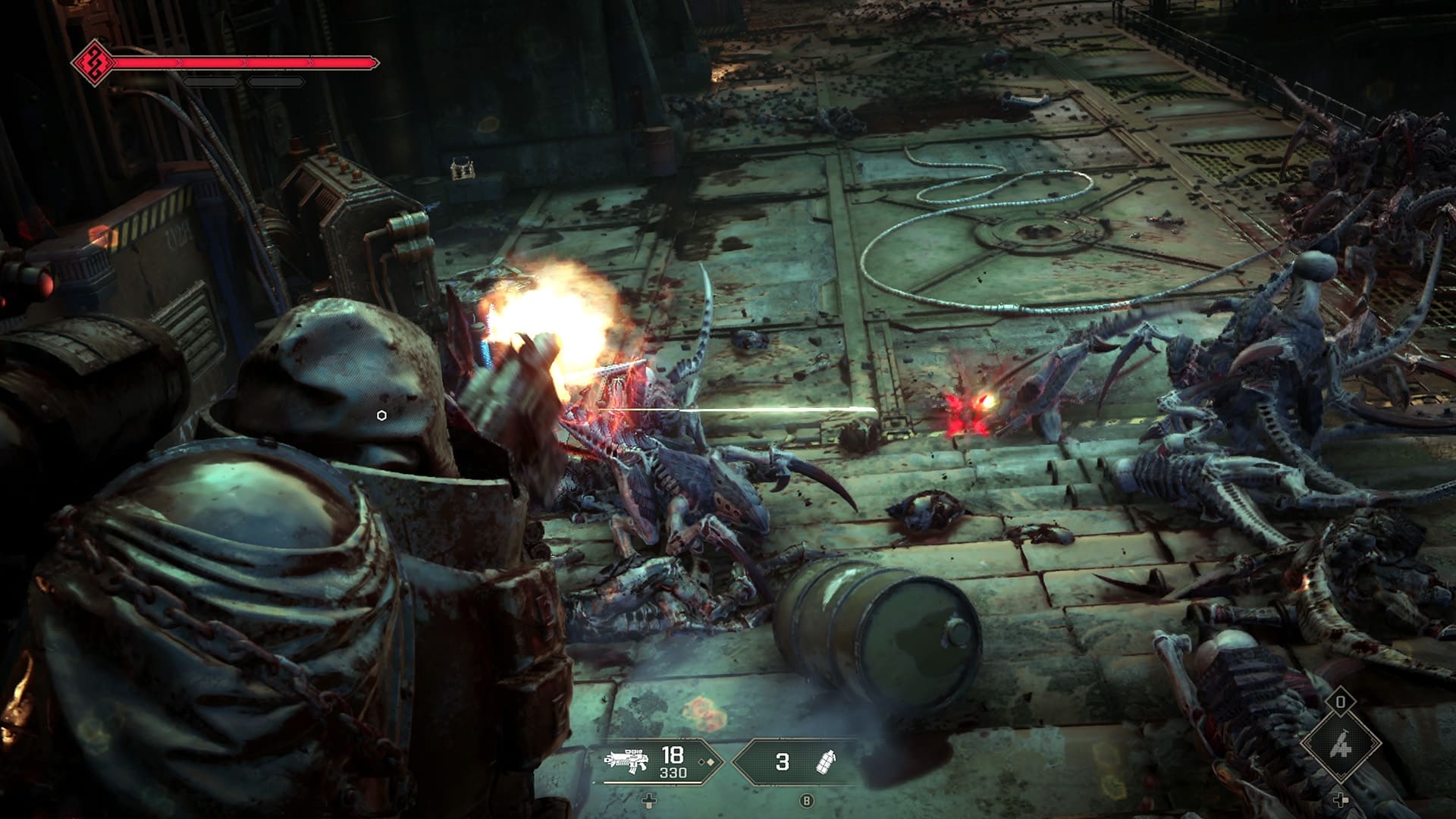The height and width of the screenshot is (819, 1456).
Task: Click the red chapter emblem by the health bar
Action: coord(96,62)
